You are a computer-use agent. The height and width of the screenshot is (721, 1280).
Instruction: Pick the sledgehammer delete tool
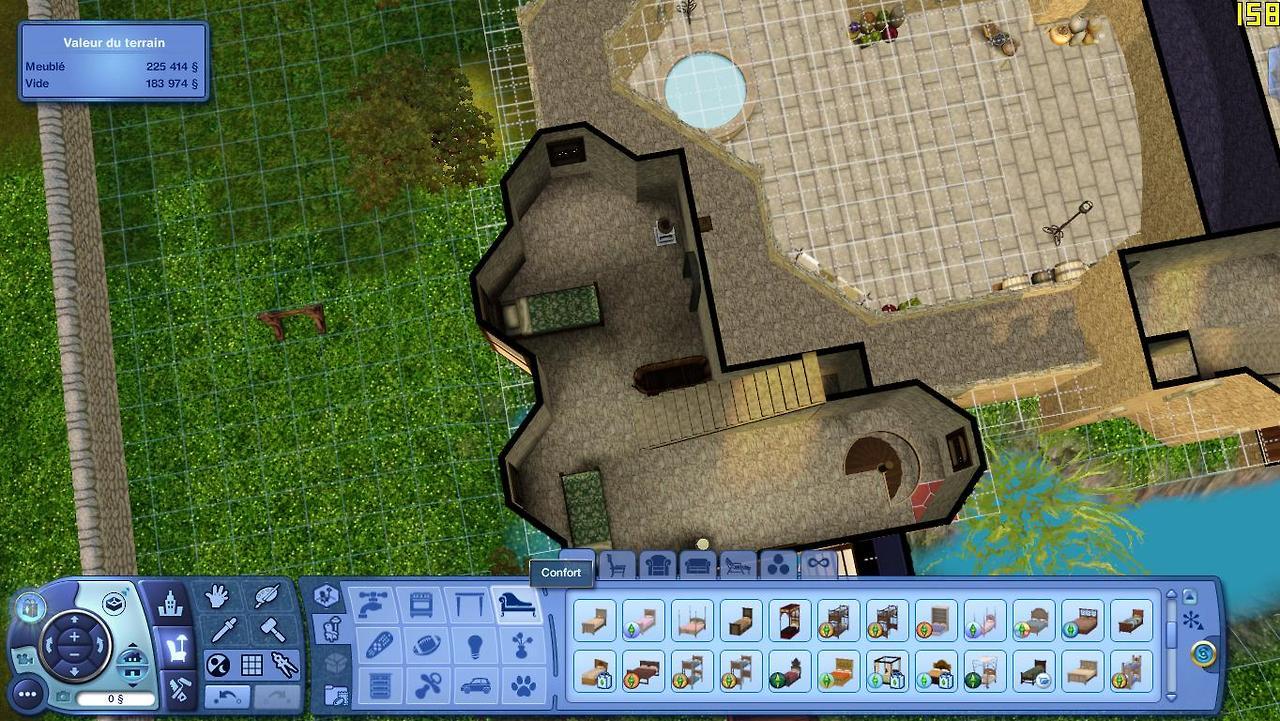[272, 630]
